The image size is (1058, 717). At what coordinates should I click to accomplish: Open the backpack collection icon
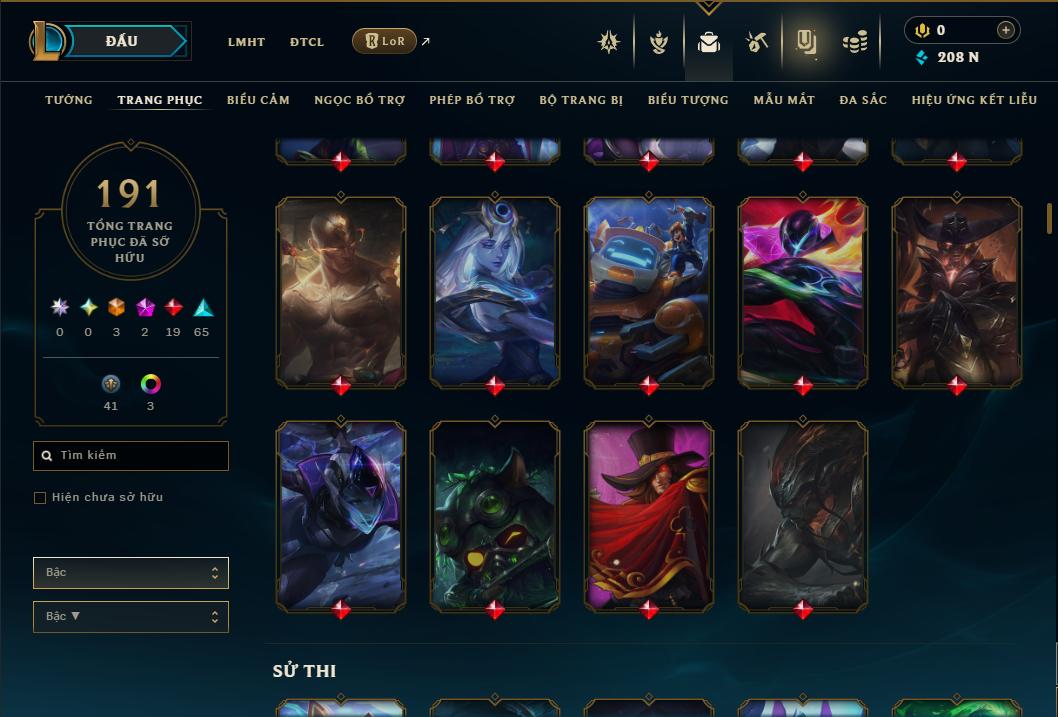pyautogui.click(x=709, y=42)
